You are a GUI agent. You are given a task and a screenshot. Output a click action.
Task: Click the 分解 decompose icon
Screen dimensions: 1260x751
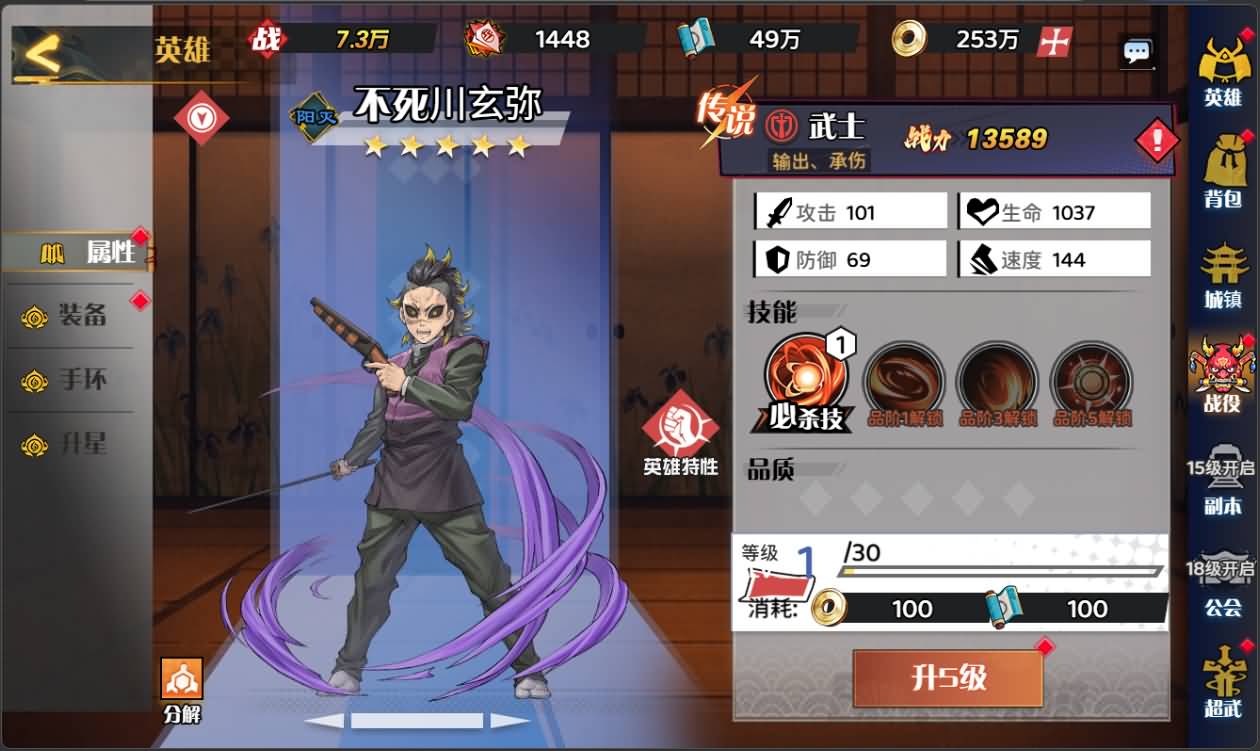point(182,688)
